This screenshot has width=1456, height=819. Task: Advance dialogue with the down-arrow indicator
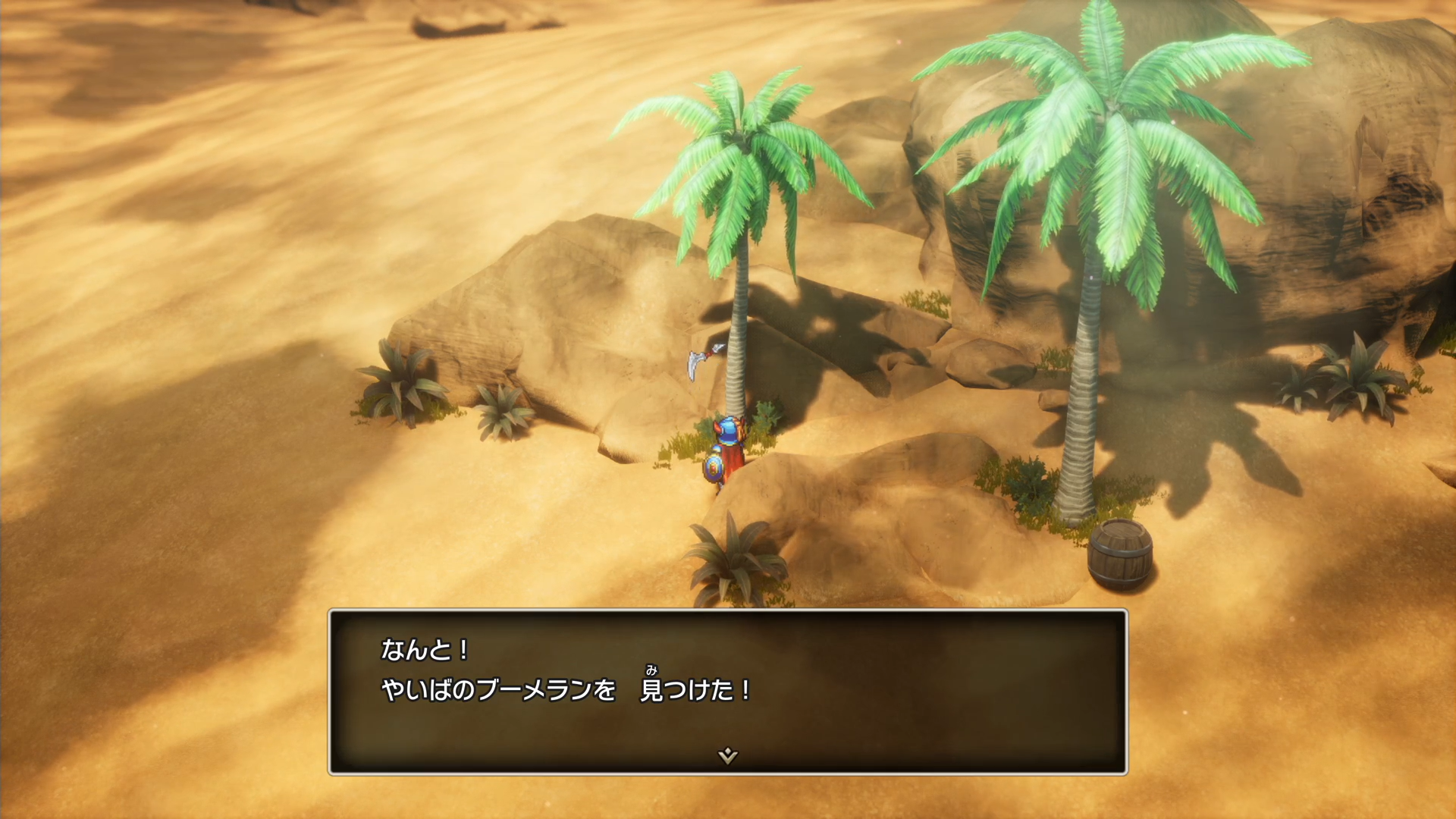tap(727, 755)
